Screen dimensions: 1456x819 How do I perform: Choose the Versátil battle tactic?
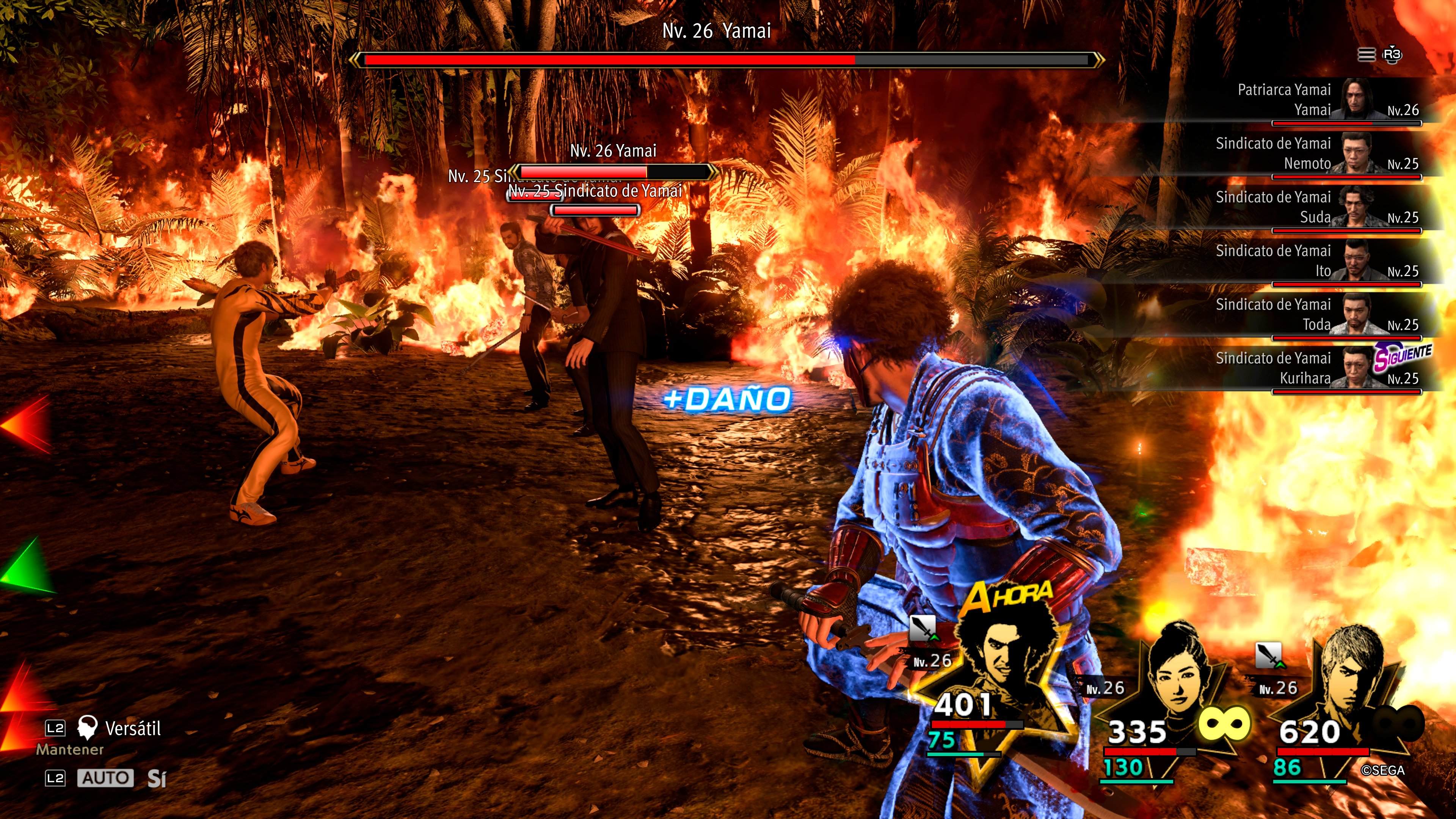tap(132, 728)
